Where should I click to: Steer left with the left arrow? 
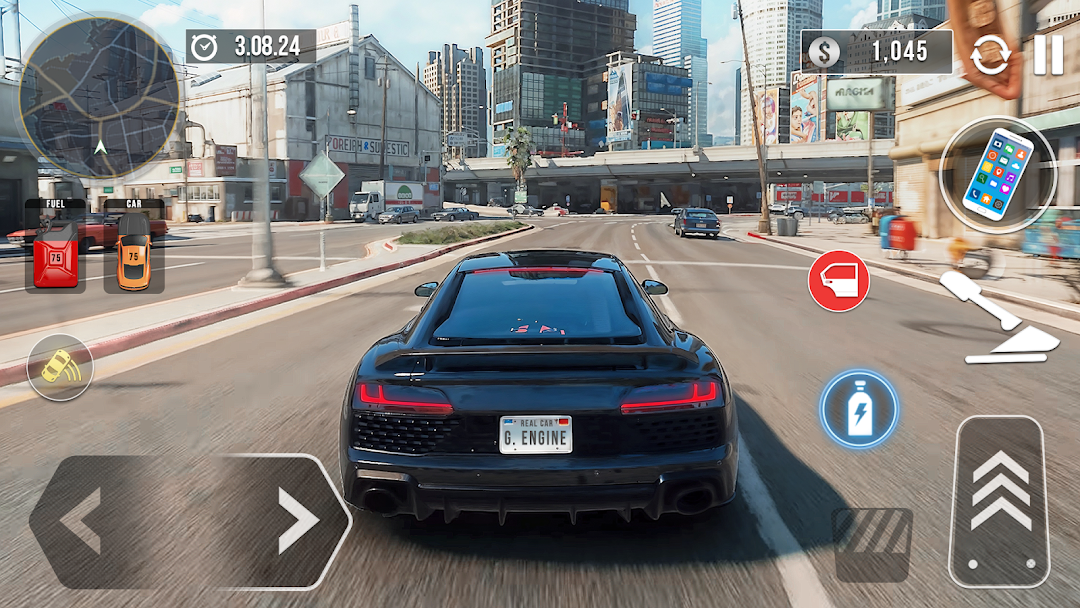tap(82, 521)
